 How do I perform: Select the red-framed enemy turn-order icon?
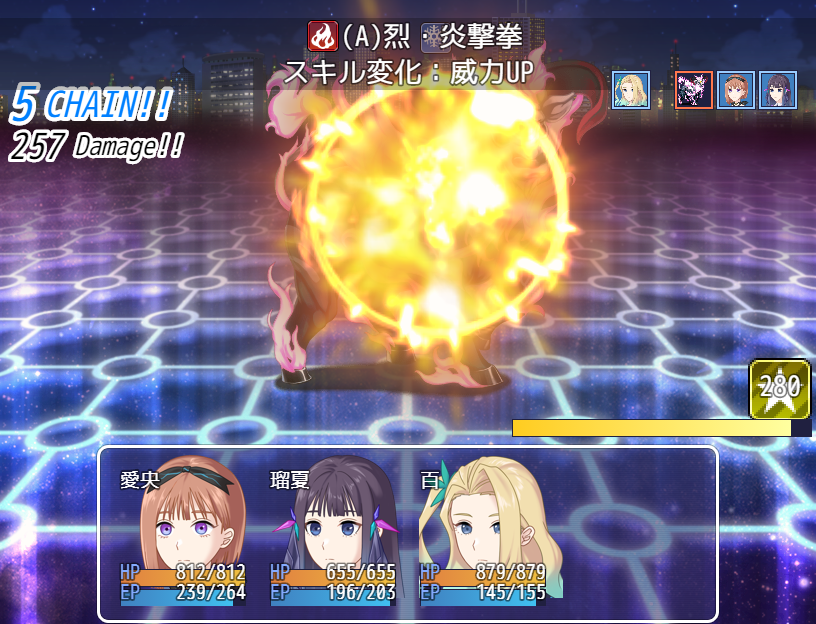(694, 90)
